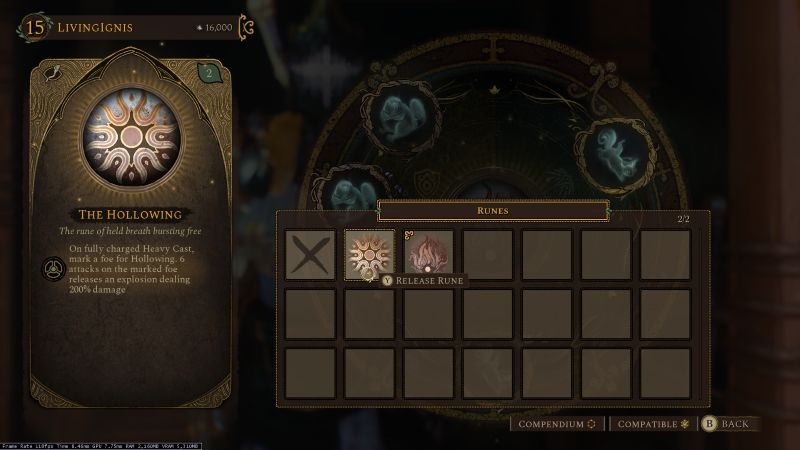This screenshot has width=800, height=450.
Task: Choose the flame rune in the grid
Action: click(428, 254)
